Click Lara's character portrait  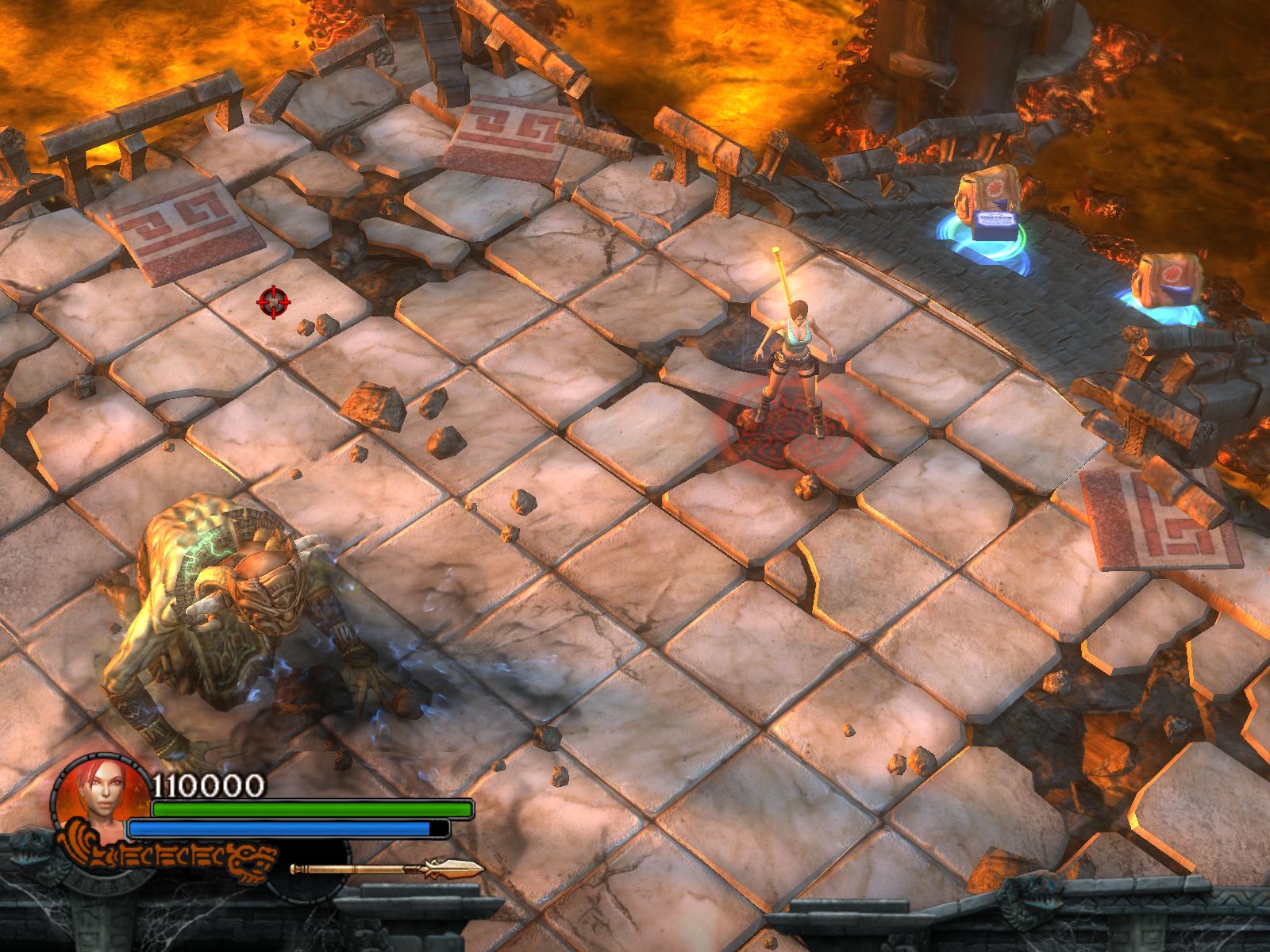[101, 794]
